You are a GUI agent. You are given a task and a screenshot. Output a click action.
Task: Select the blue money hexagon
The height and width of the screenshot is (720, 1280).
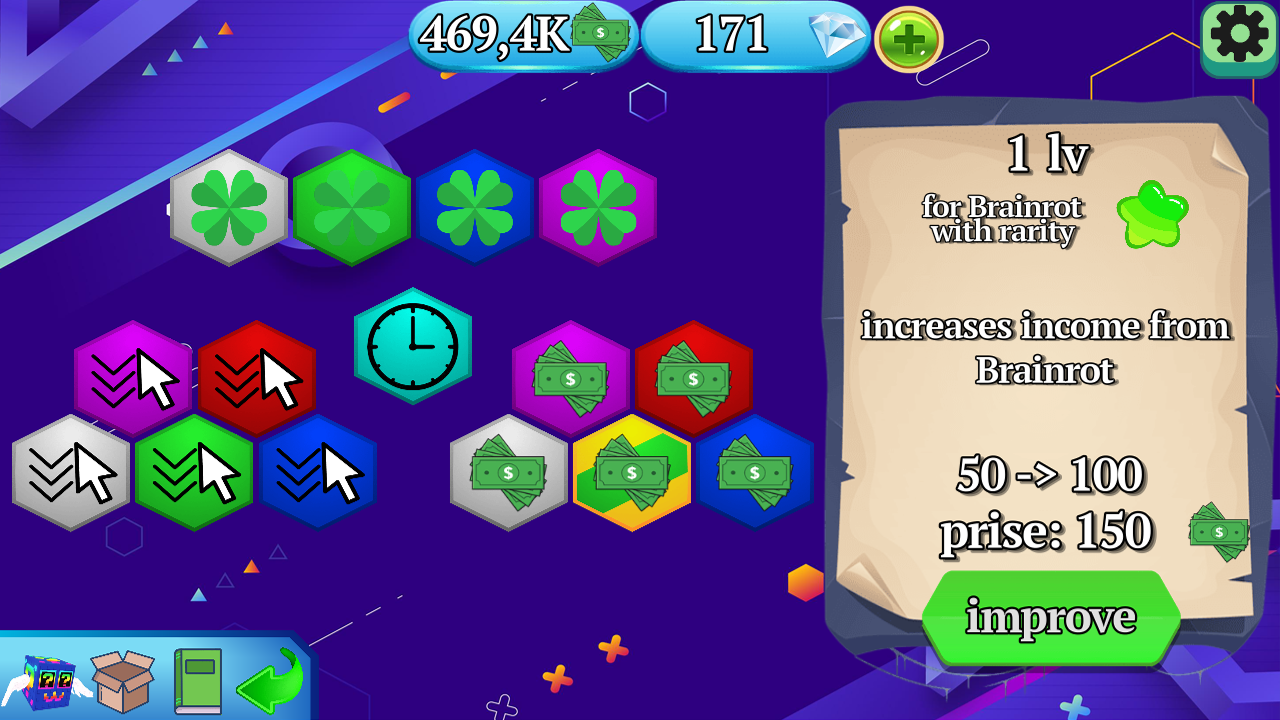(x=756, y=474)
